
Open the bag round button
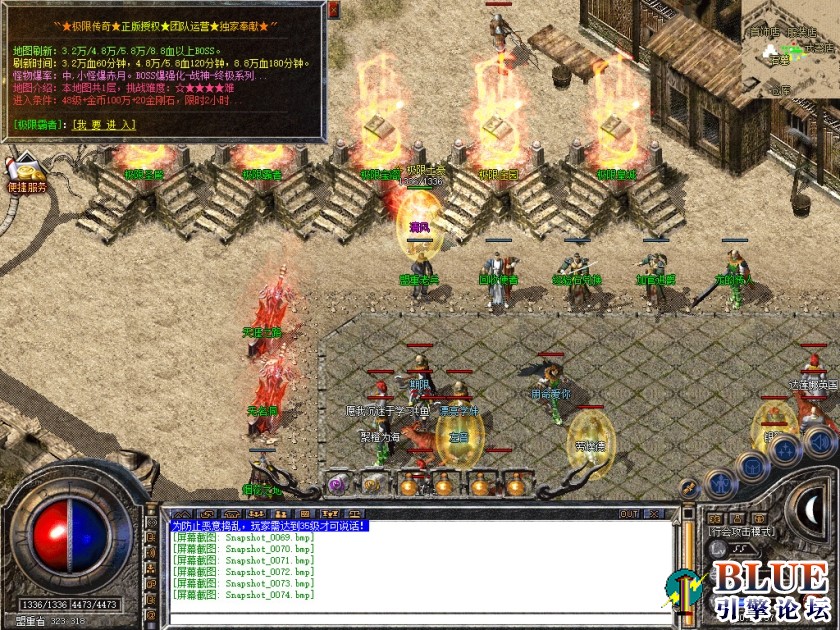[x=752, y=467]
